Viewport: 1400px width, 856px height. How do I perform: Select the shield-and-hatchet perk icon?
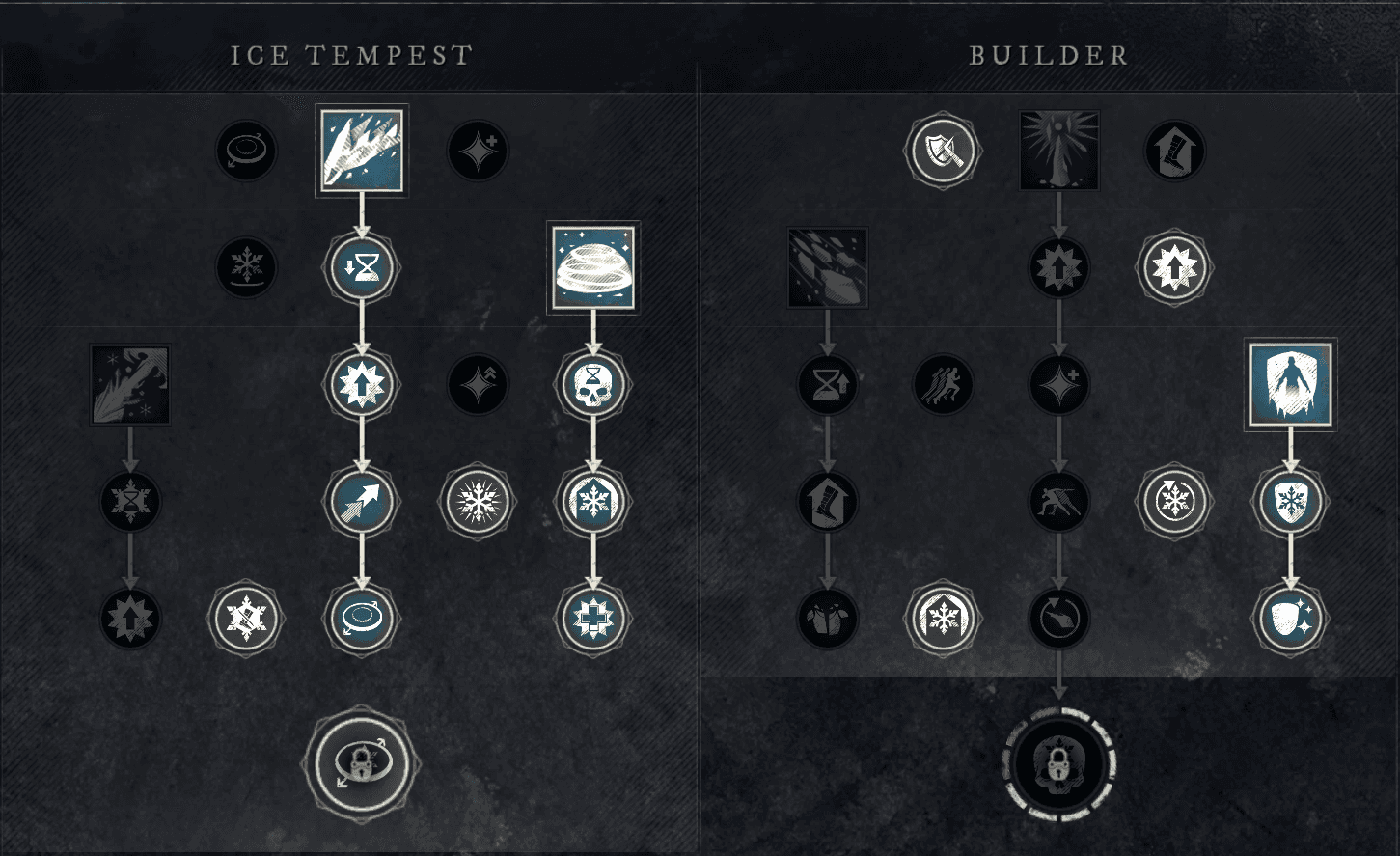[943, 150]
